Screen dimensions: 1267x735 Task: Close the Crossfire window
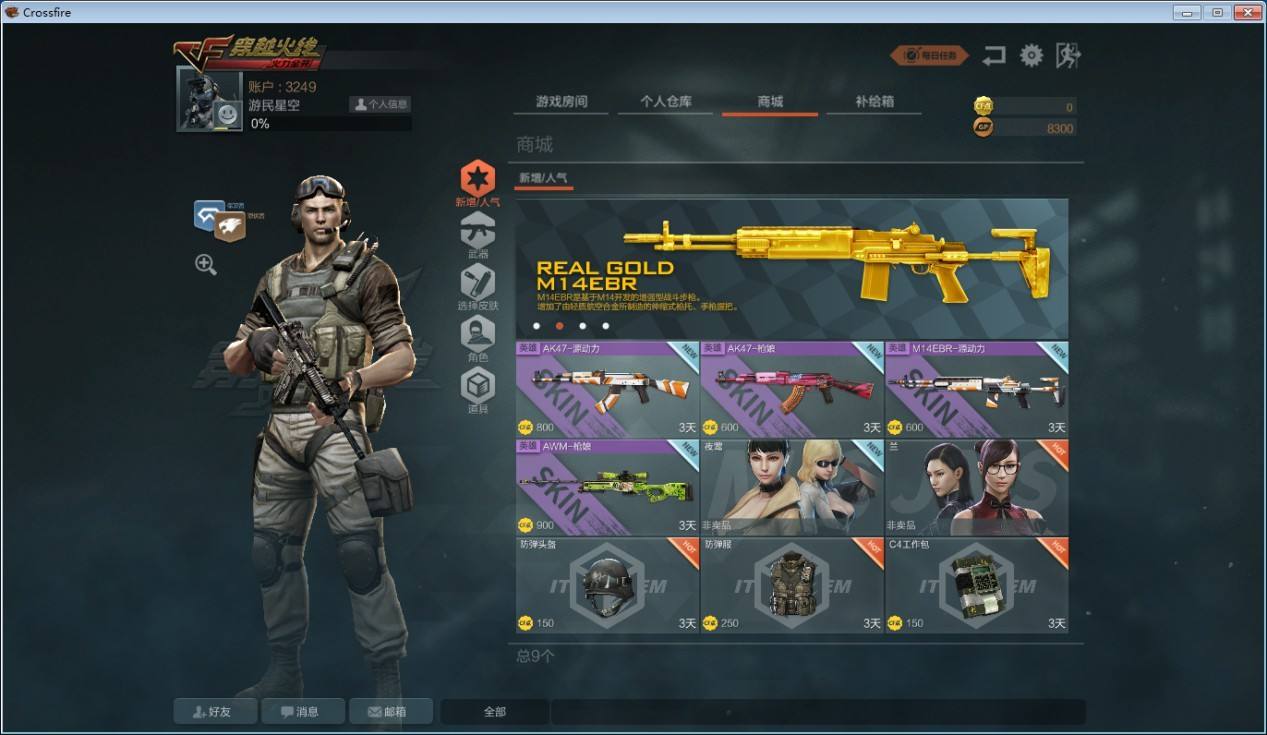click(x=1247, y=12)
